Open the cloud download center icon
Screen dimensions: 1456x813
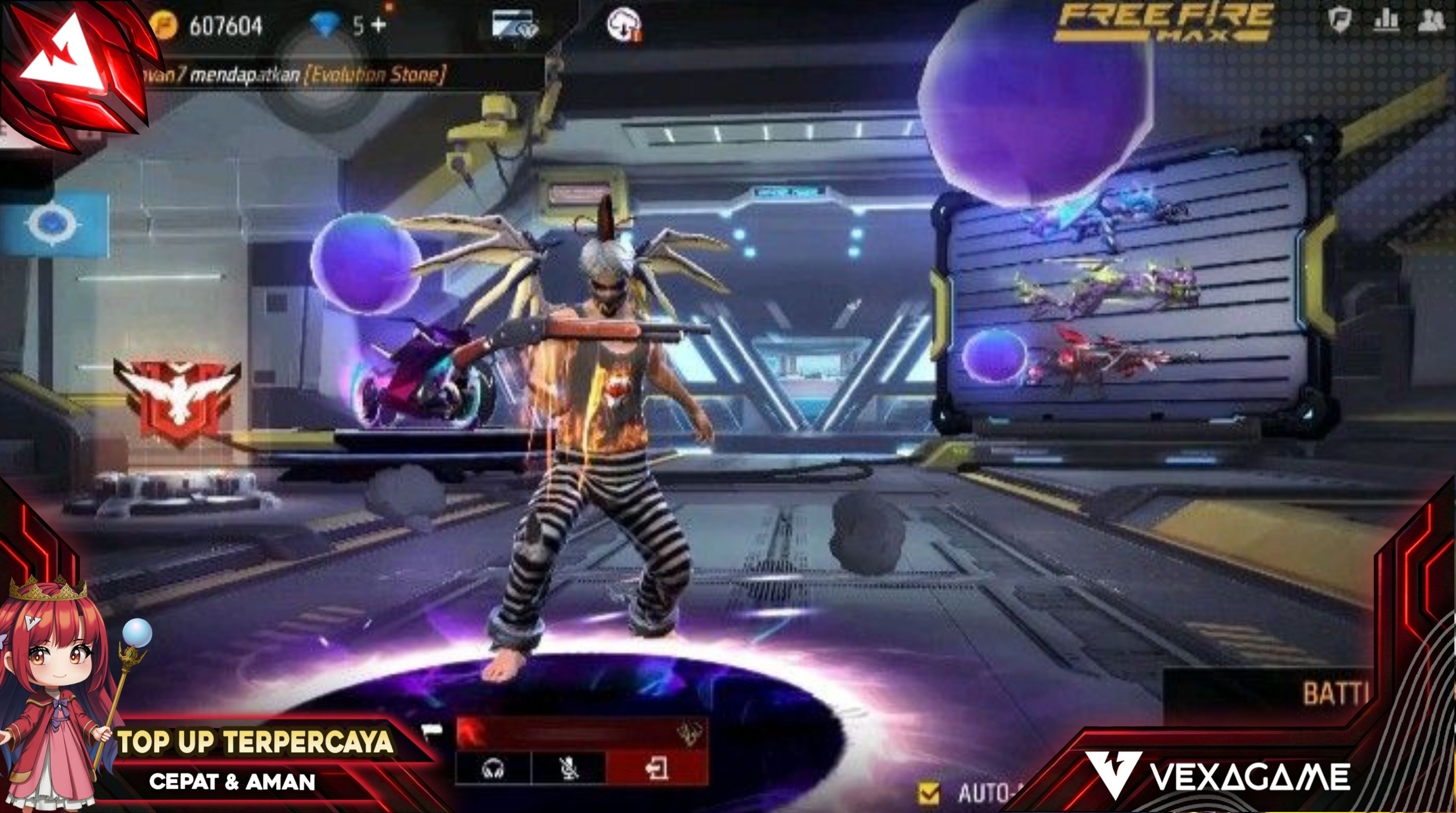[623, 25]
